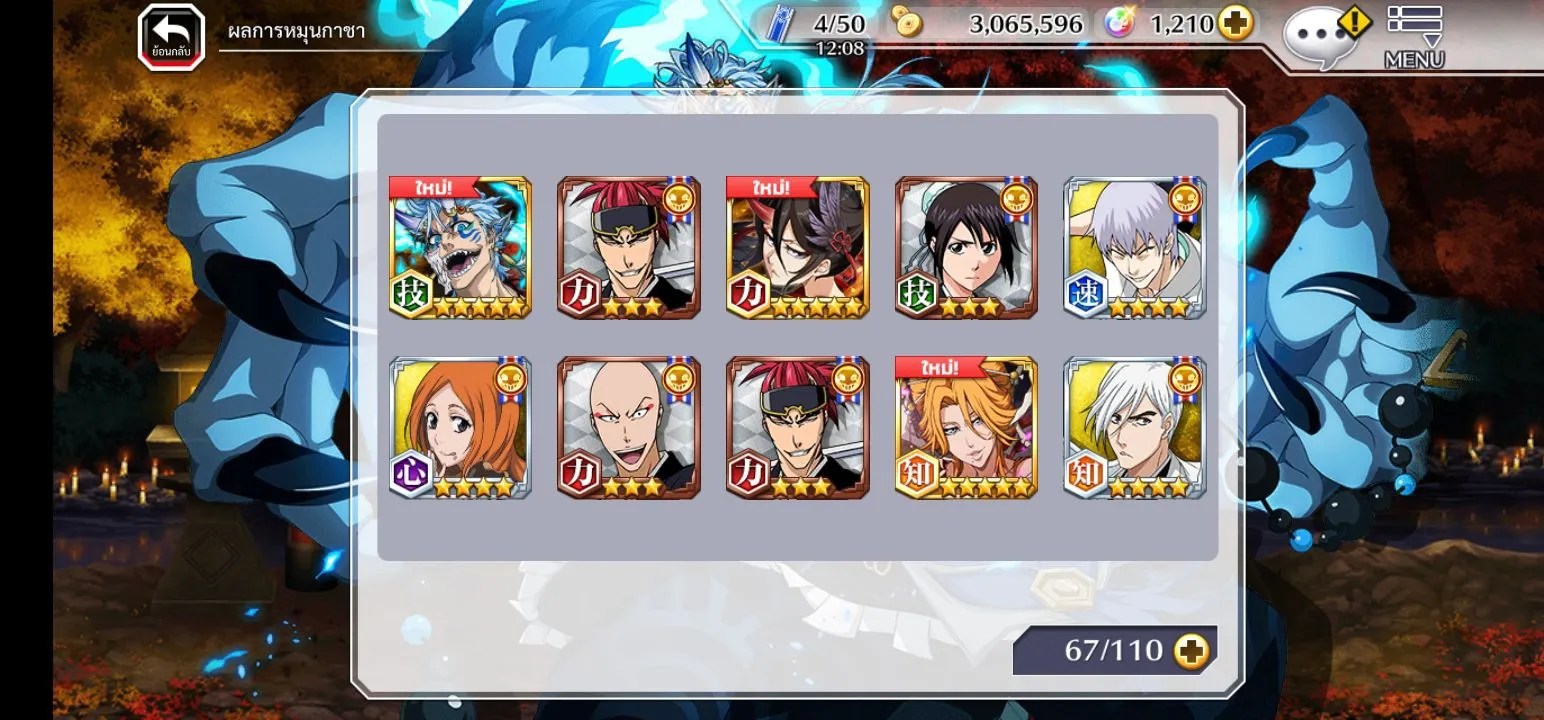Open the MENU in the top corner
The width and height of the screenshot is (1544, 720).
point(1414,38)
